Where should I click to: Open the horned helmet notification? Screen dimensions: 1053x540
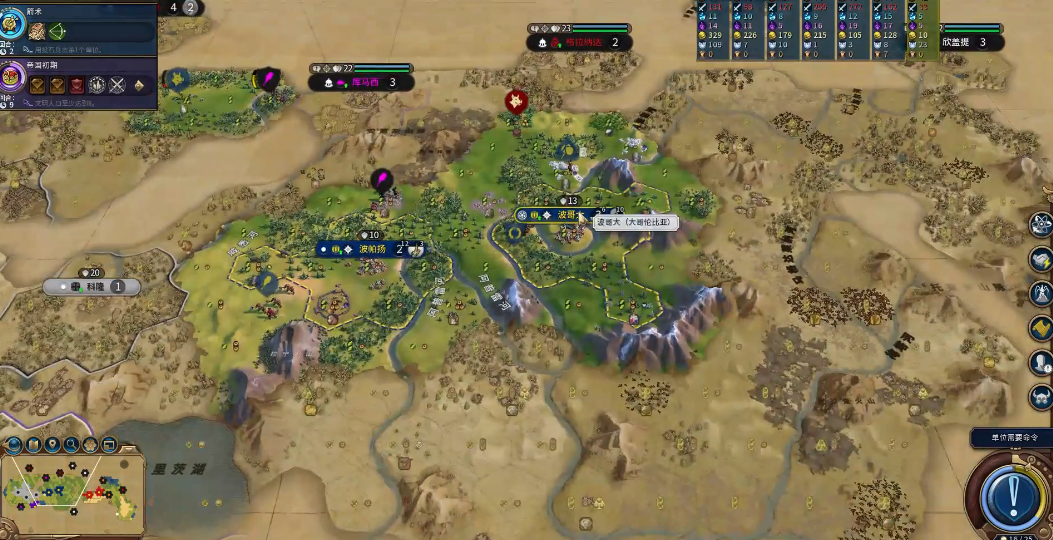tap(1041, 396)
